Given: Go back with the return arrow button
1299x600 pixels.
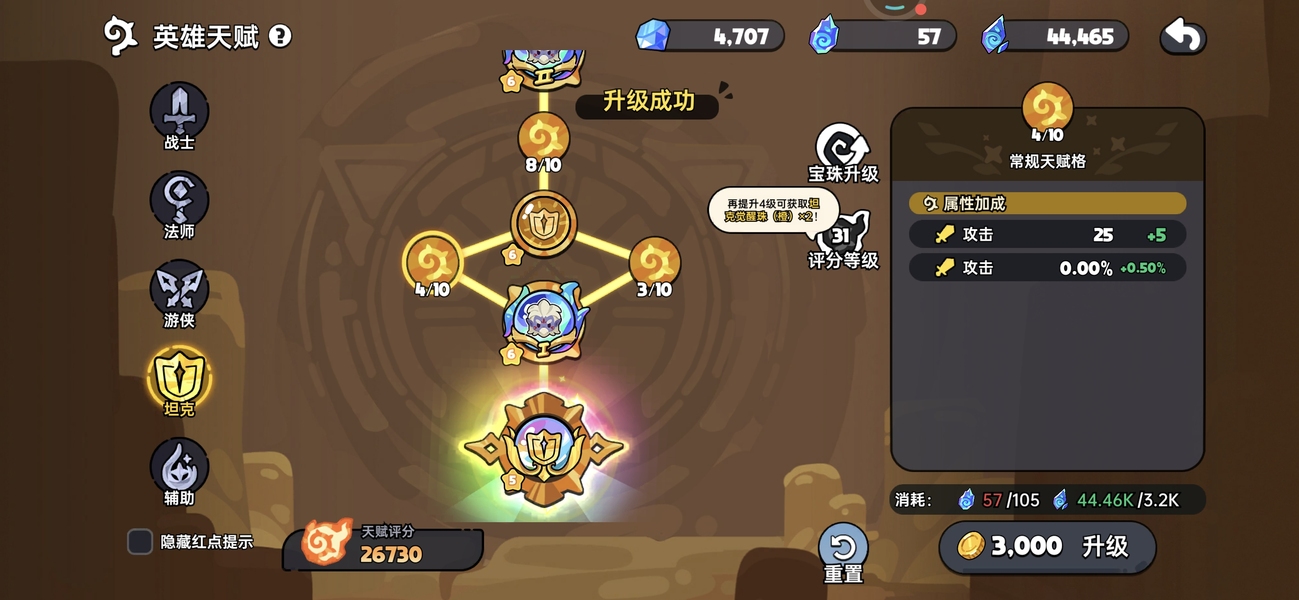Looking at the screenshot, I should [1183, 37].
